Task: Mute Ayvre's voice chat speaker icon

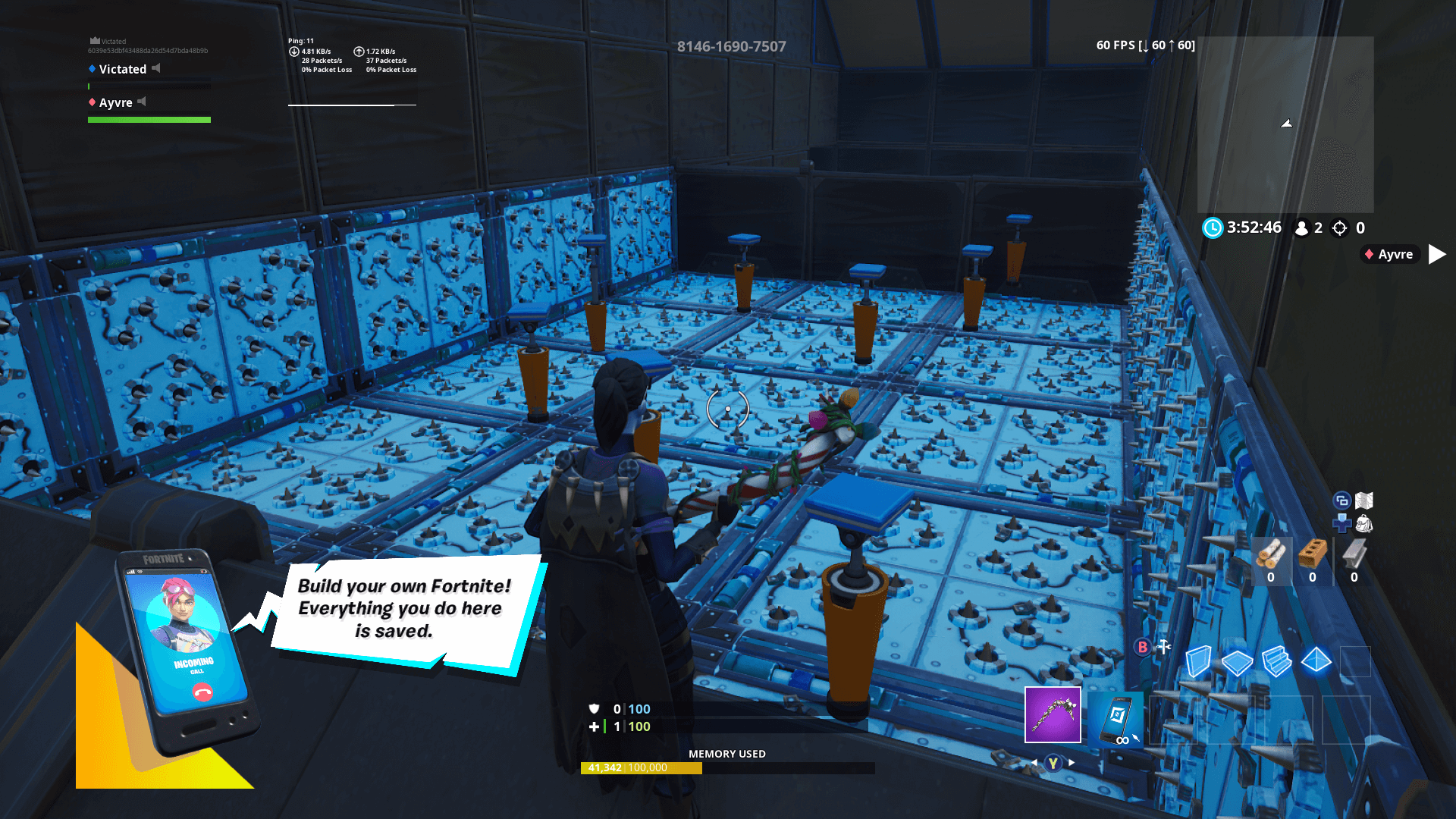Action: tap(142, 102)
